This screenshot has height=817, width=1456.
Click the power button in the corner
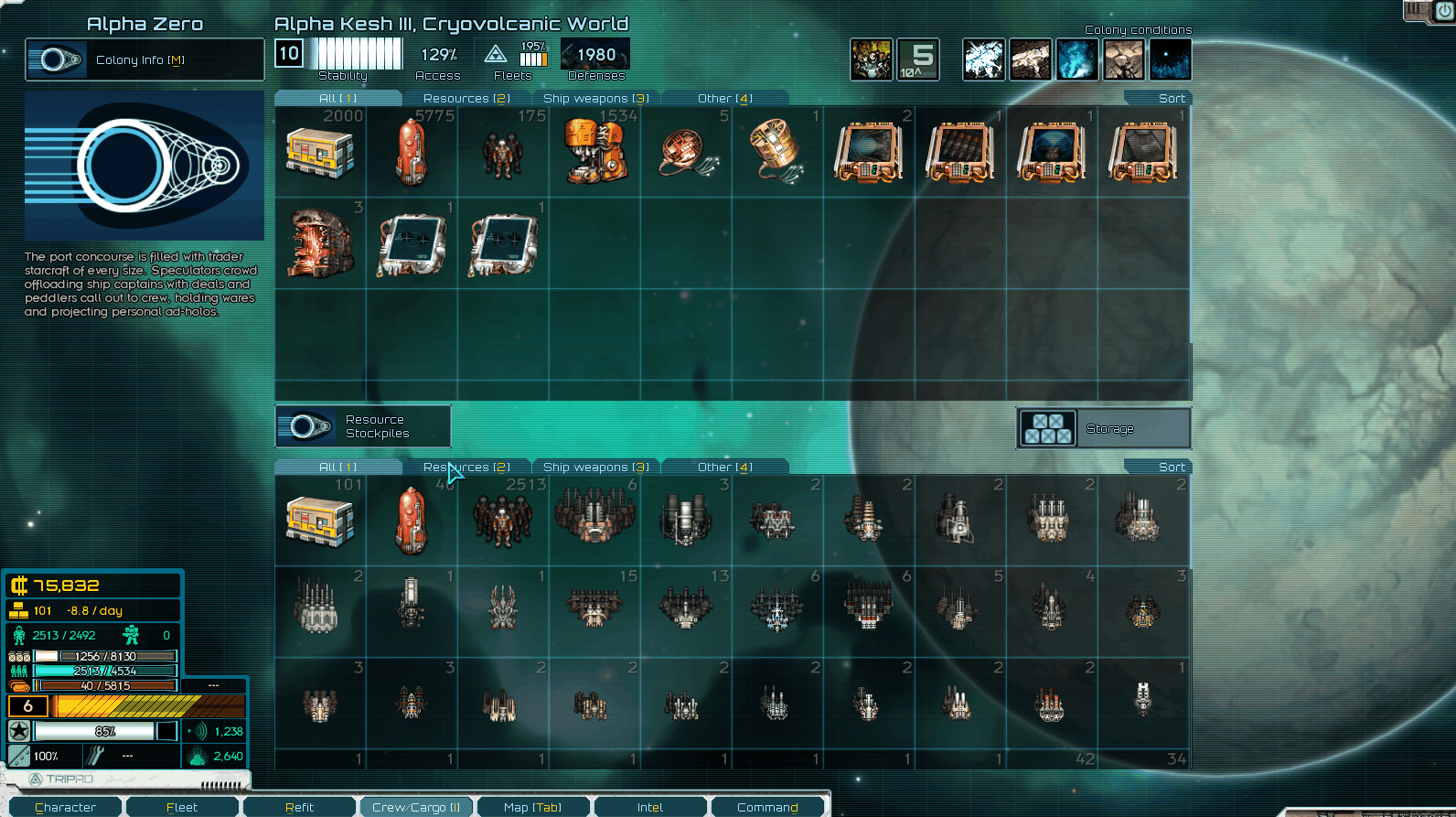pos(1443,11)
